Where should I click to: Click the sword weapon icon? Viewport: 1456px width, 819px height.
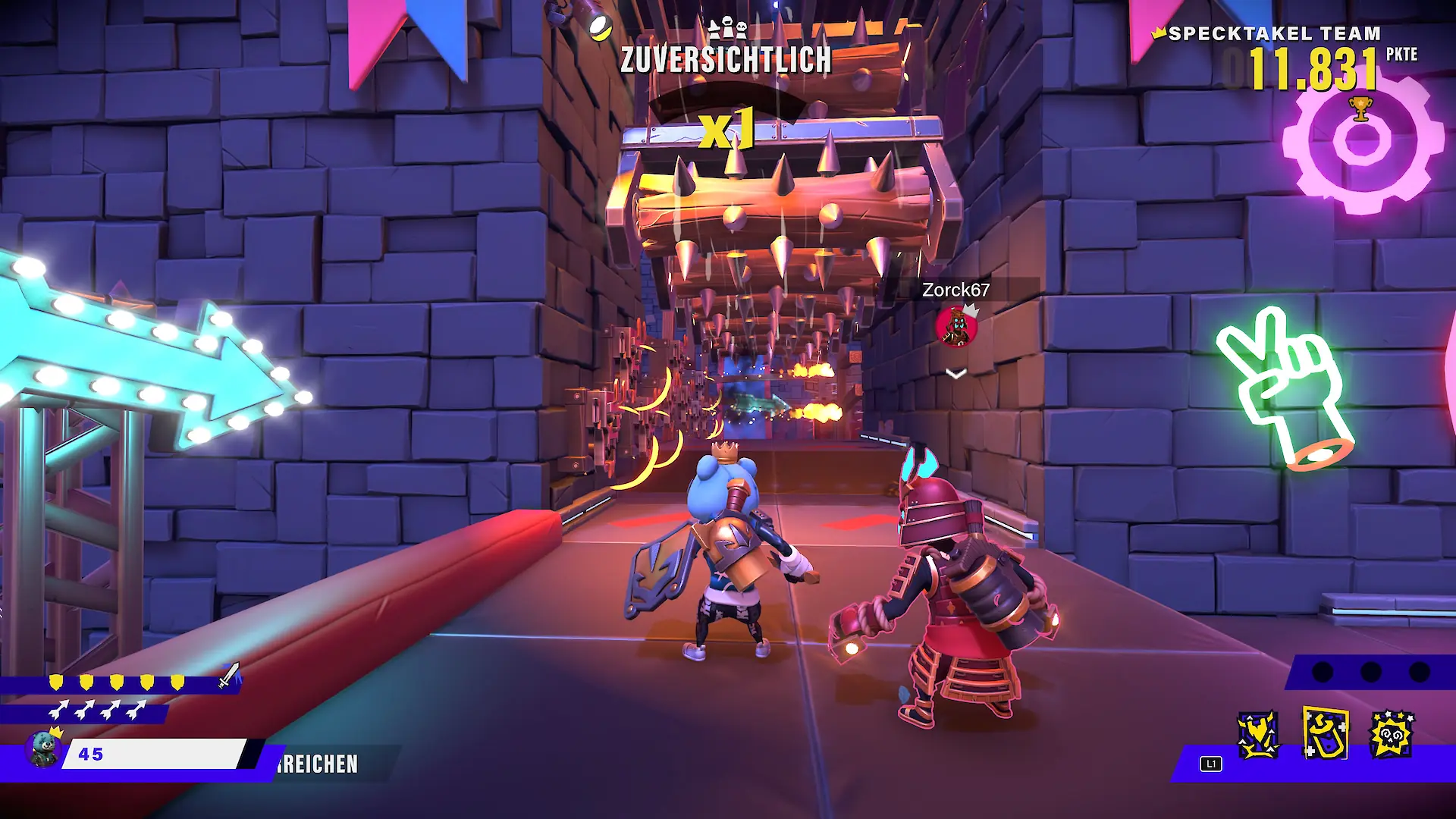coord(229,675)
